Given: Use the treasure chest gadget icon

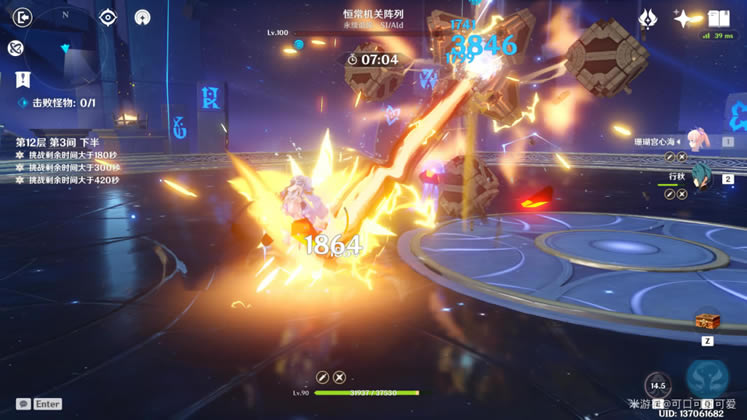Looking at the screenshot, I should click(x=707, y=321).
